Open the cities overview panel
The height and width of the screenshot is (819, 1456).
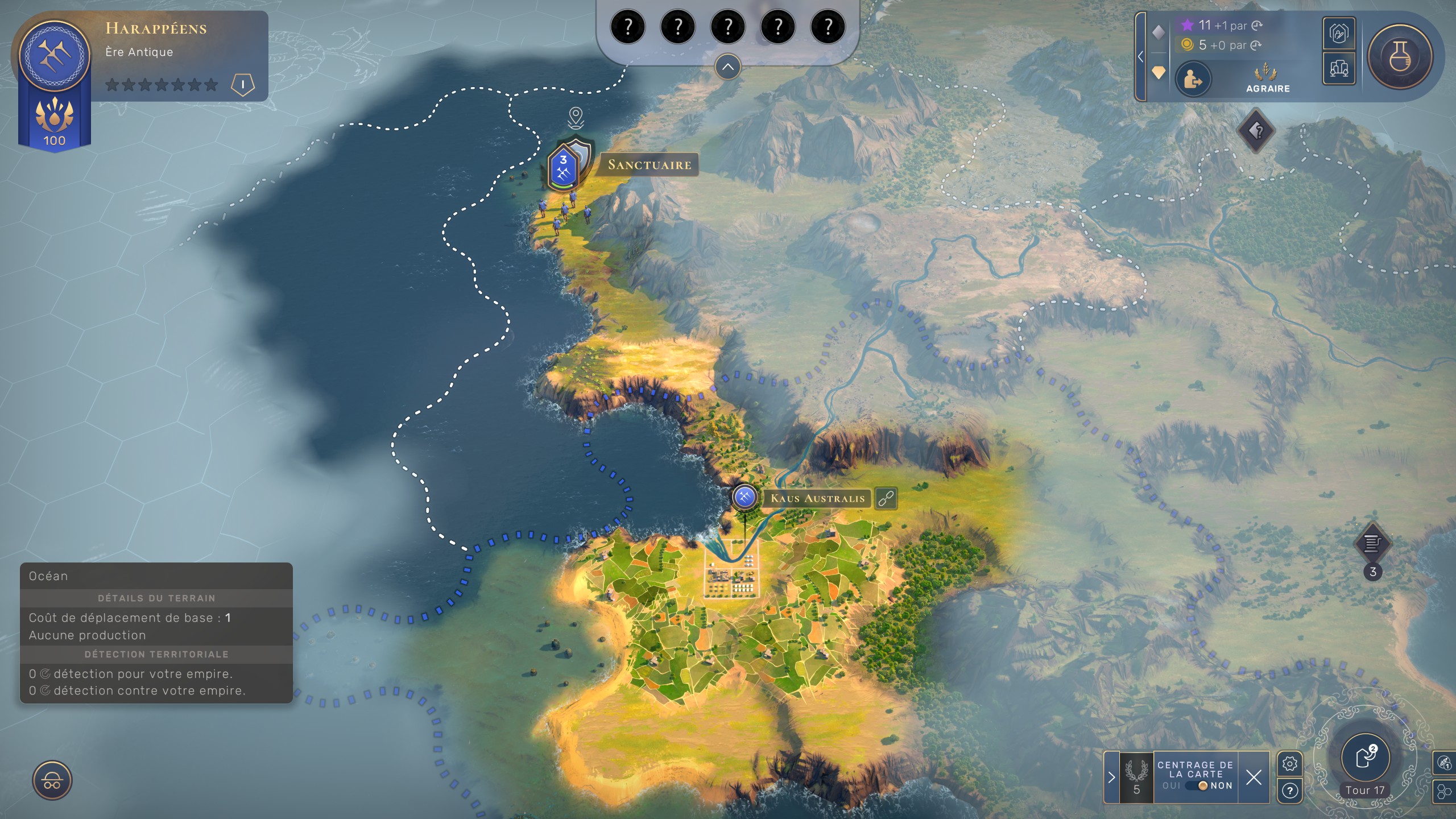tap(1339, 69)
